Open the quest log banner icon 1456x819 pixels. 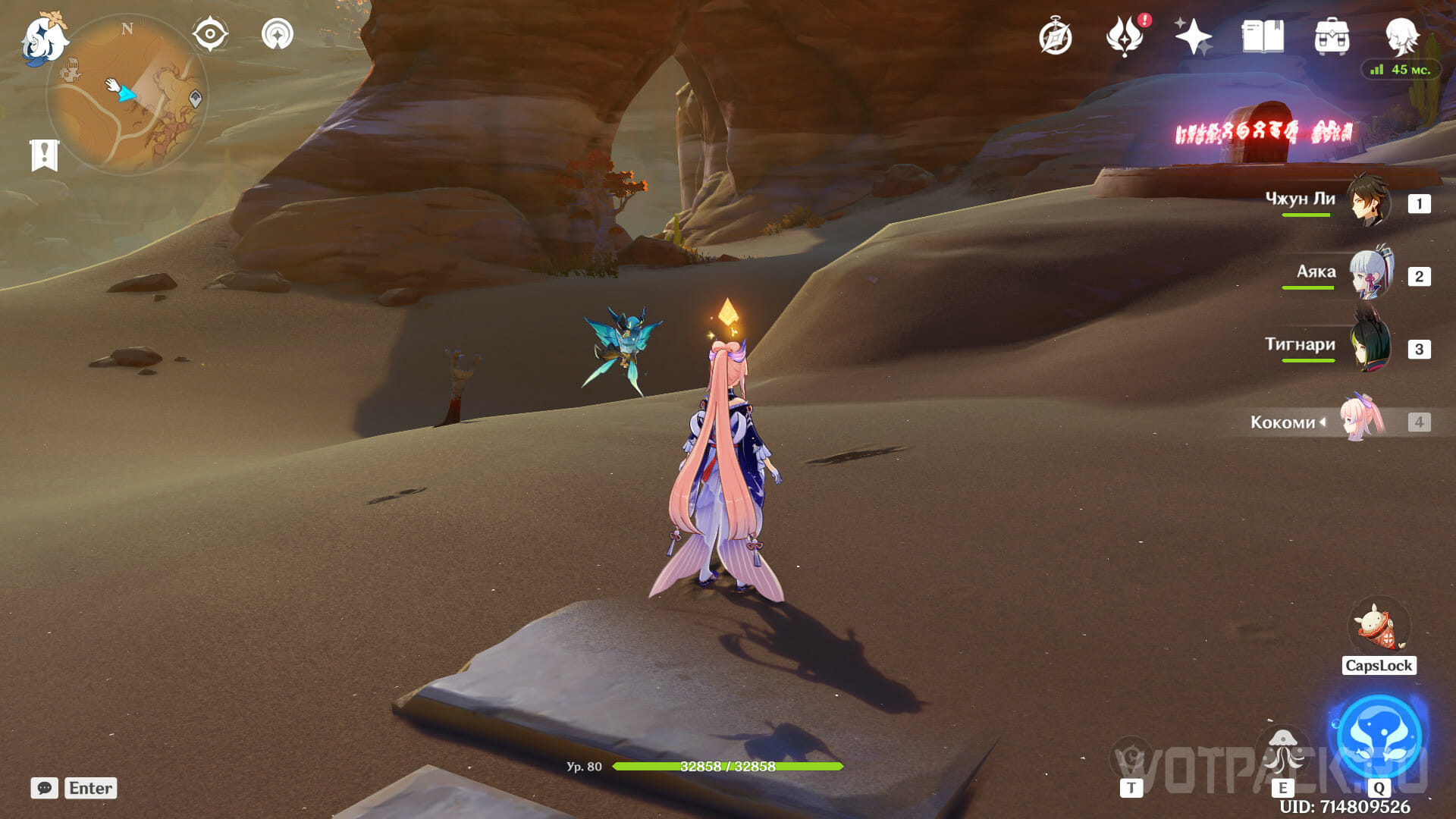(45, 155)
